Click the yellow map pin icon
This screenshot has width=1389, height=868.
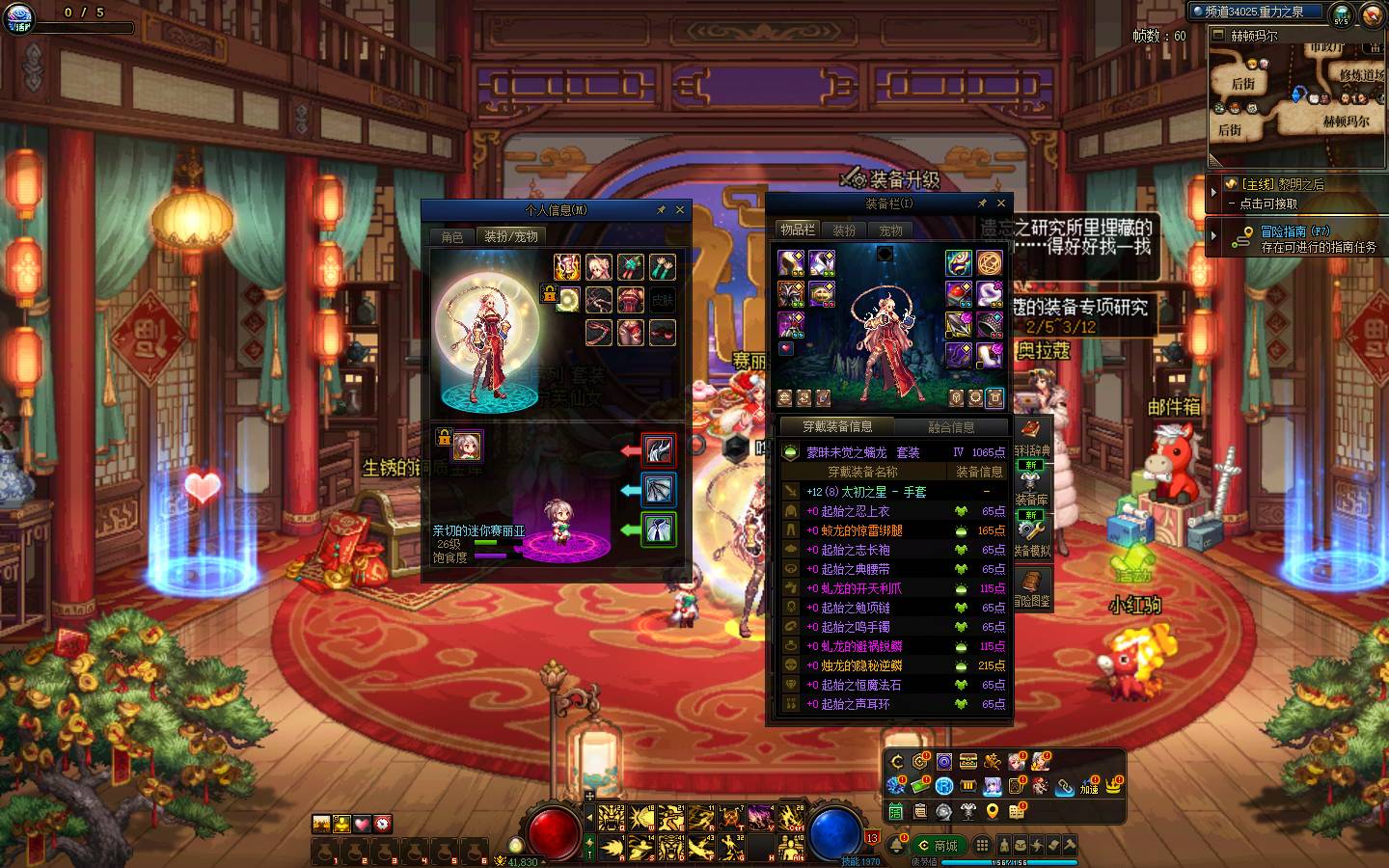click(993, 811)
